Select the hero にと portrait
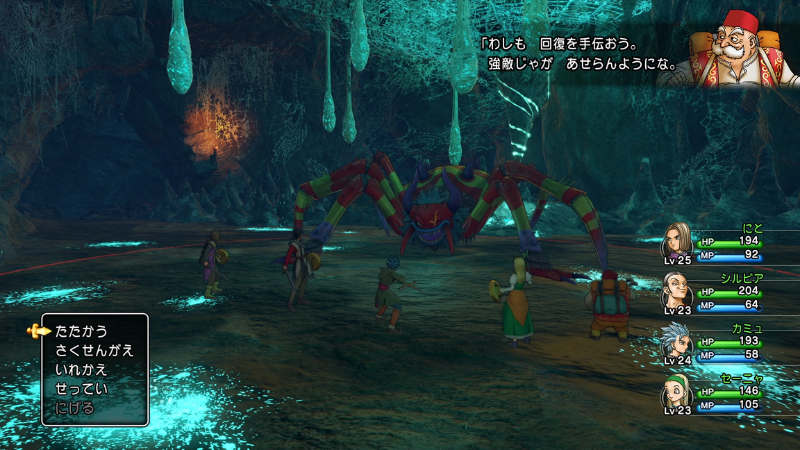Image resolution: width=800 pixels, height=450 pixels. point(678,242)
